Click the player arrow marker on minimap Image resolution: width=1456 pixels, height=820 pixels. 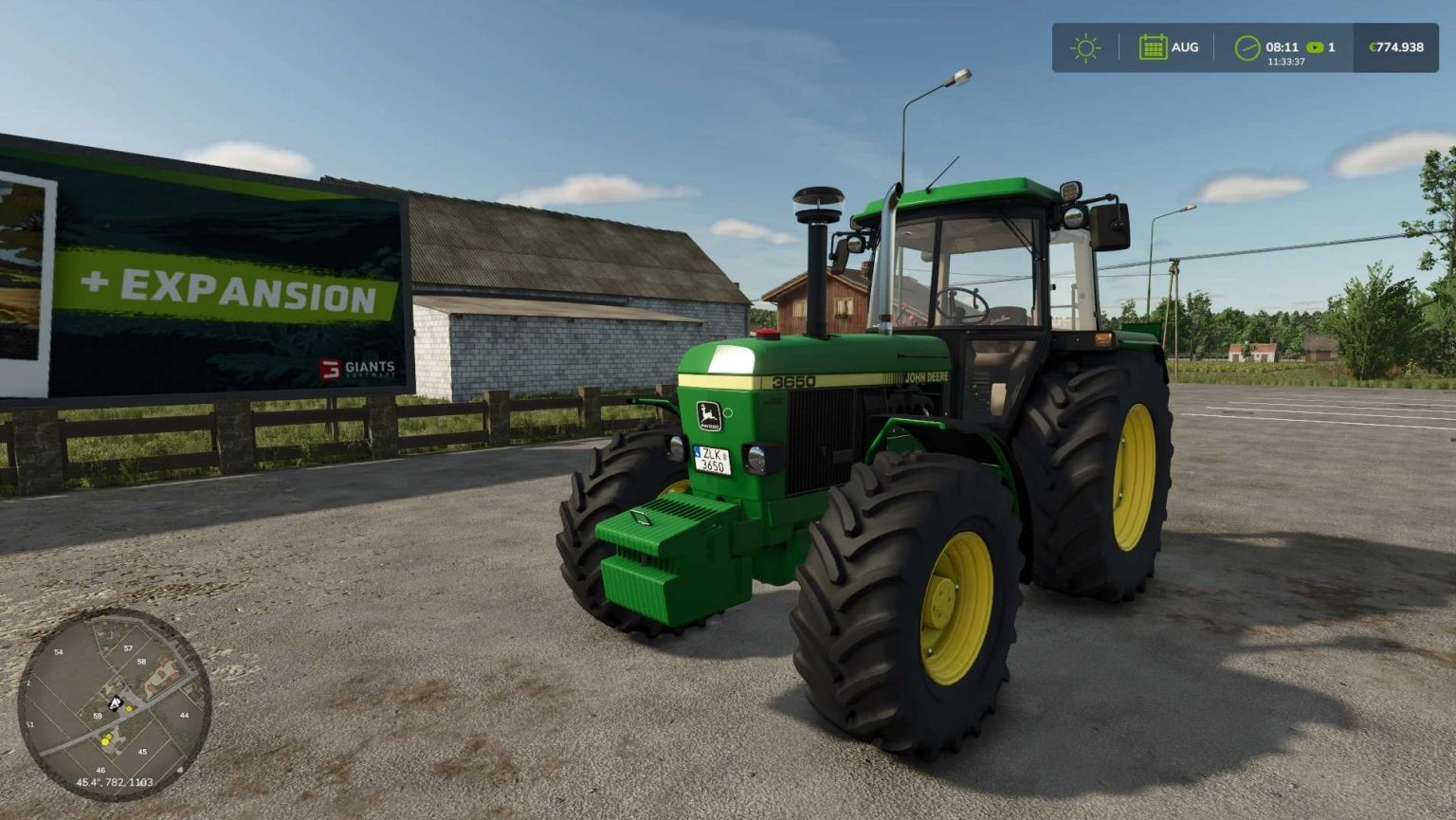(x=116, y=702)
